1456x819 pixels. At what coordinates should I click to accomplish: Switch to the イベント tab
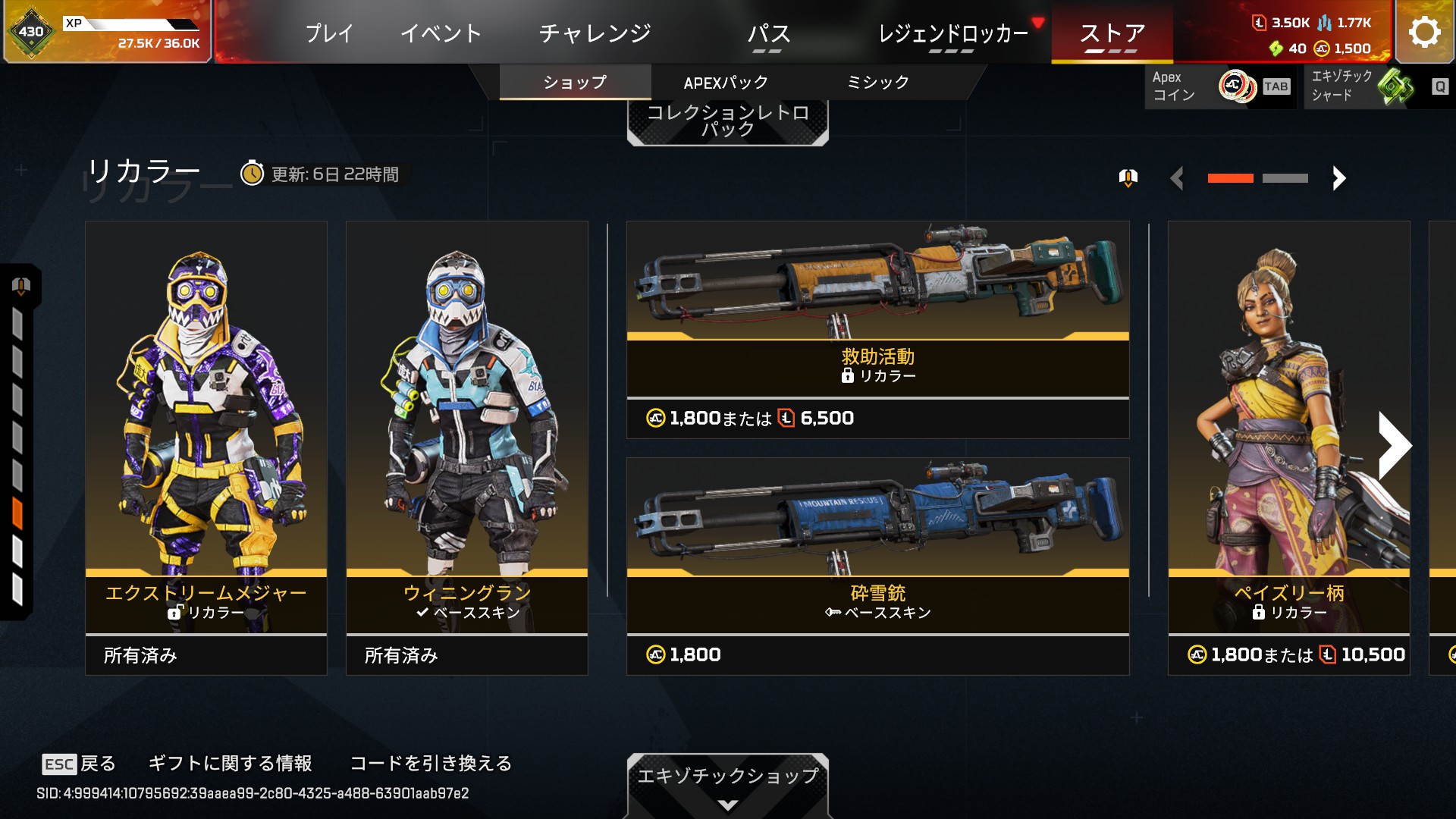(x=441, y=33)
